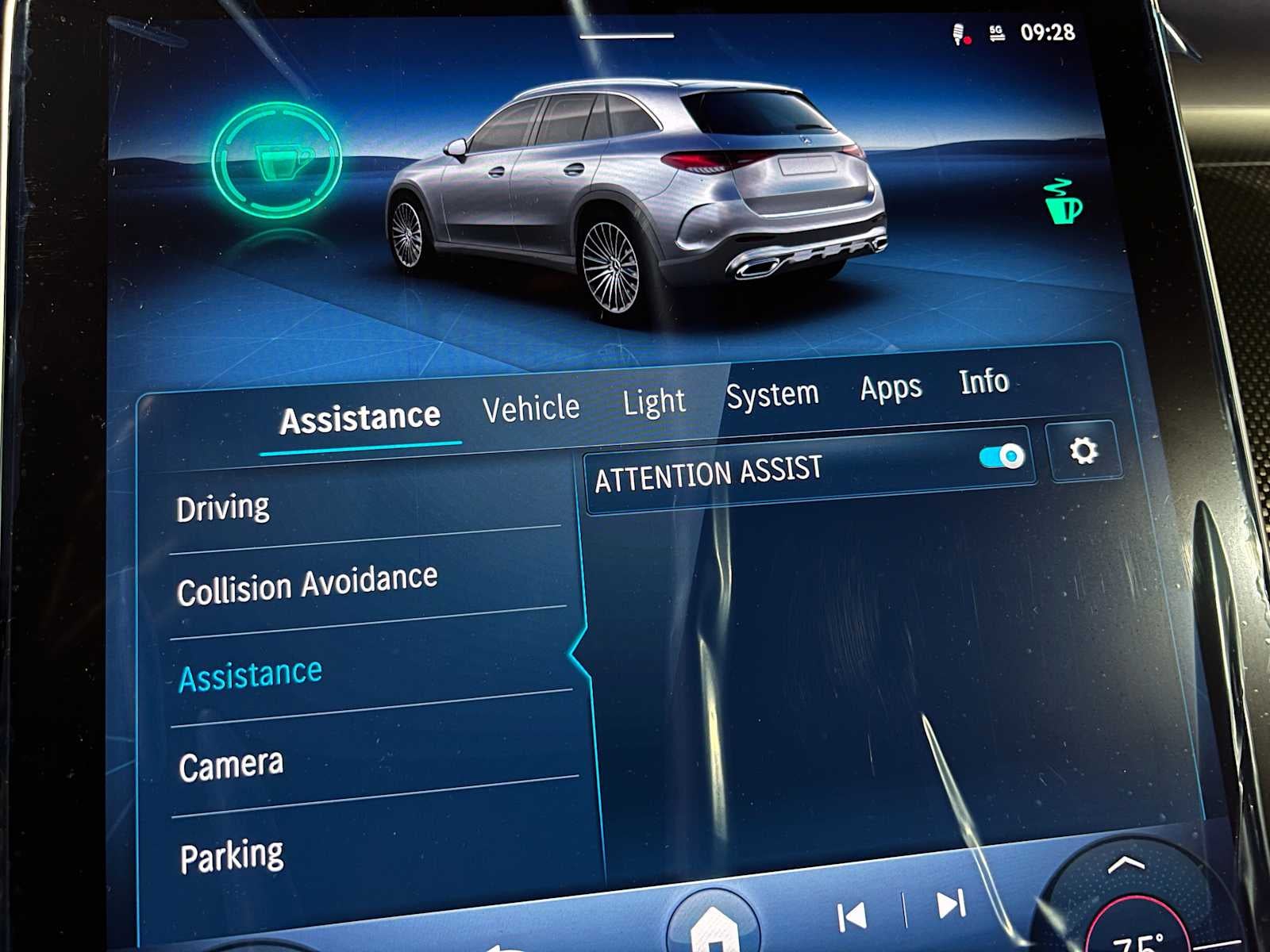Choose the Driving menu entry
The height and width of the screenshot is (952, 1270).
tap(223, 508)
